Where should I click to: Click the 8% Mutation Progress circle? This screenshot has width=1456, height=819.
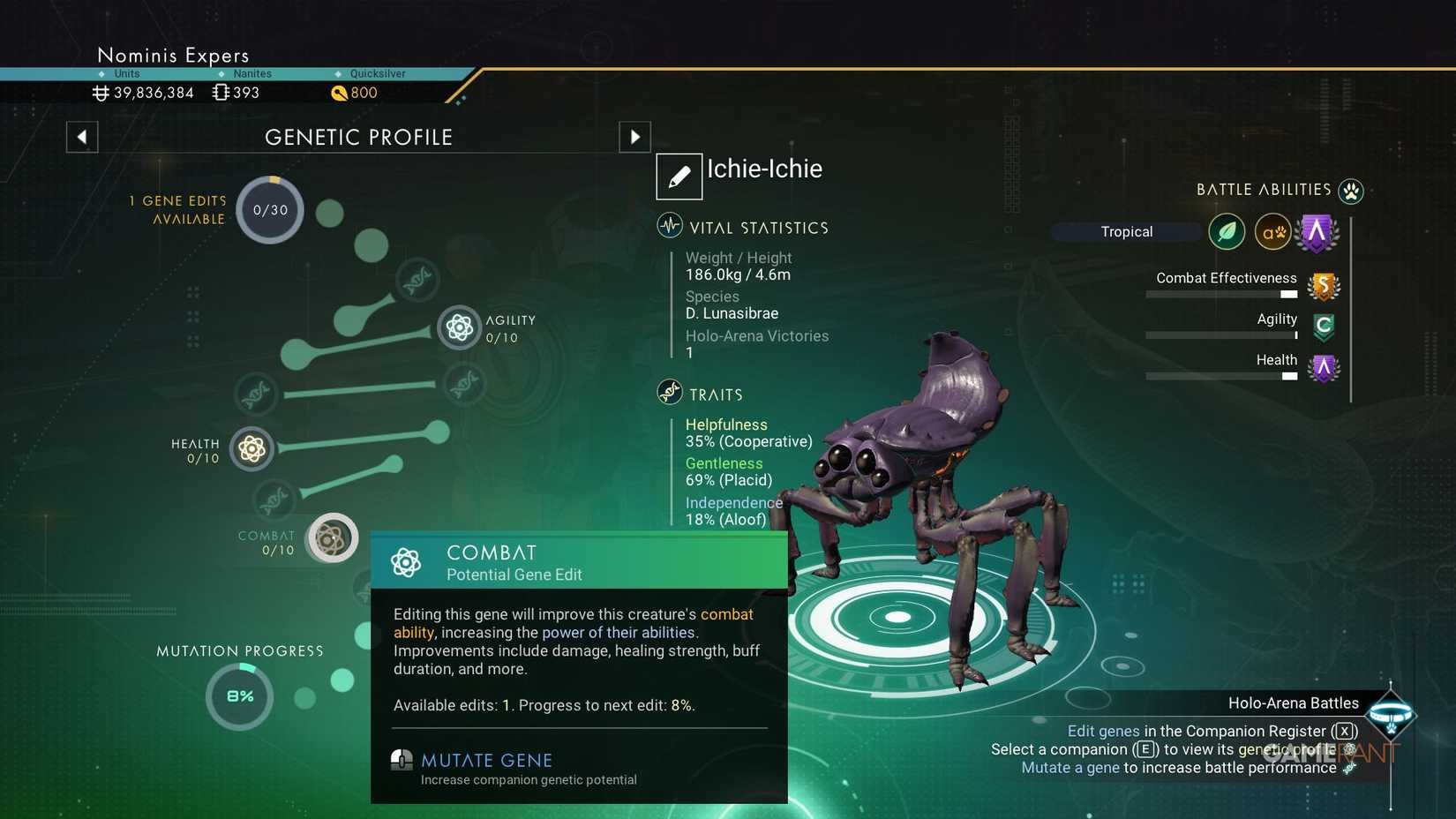pyautogui.click(x=238, y=696)
